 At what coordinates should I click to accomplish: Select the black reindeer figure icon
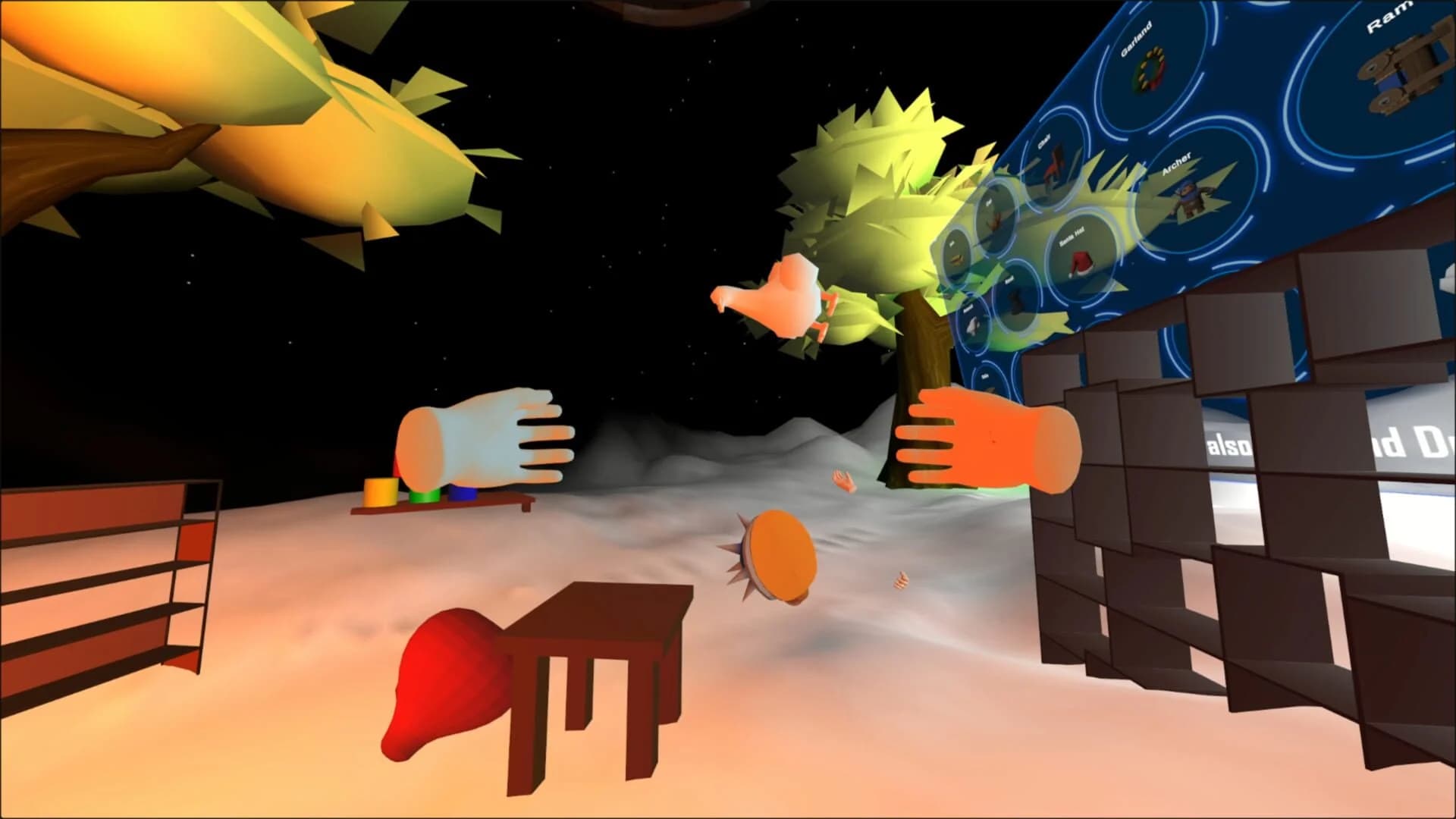click(x=1016, y=302)
